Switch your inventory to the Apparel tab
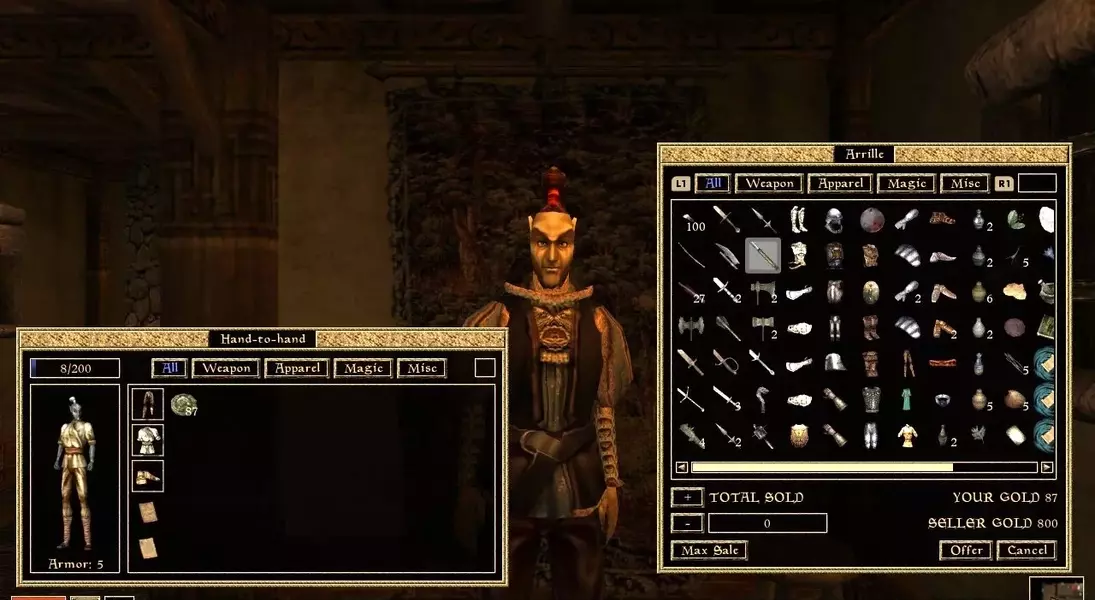 click(x=298, y=368)
